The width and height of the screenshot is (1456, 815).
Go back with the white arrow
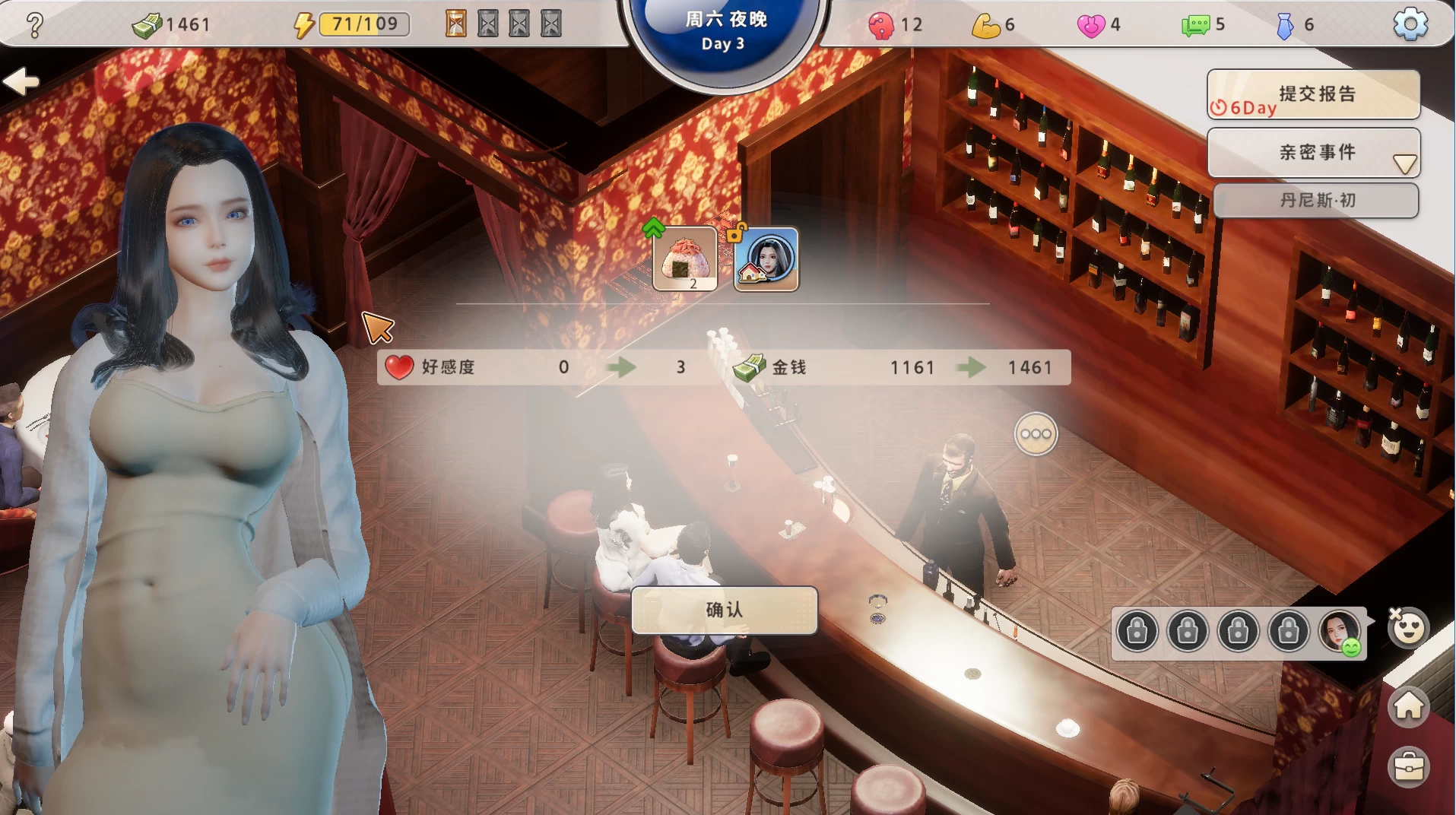pos(21,81)
